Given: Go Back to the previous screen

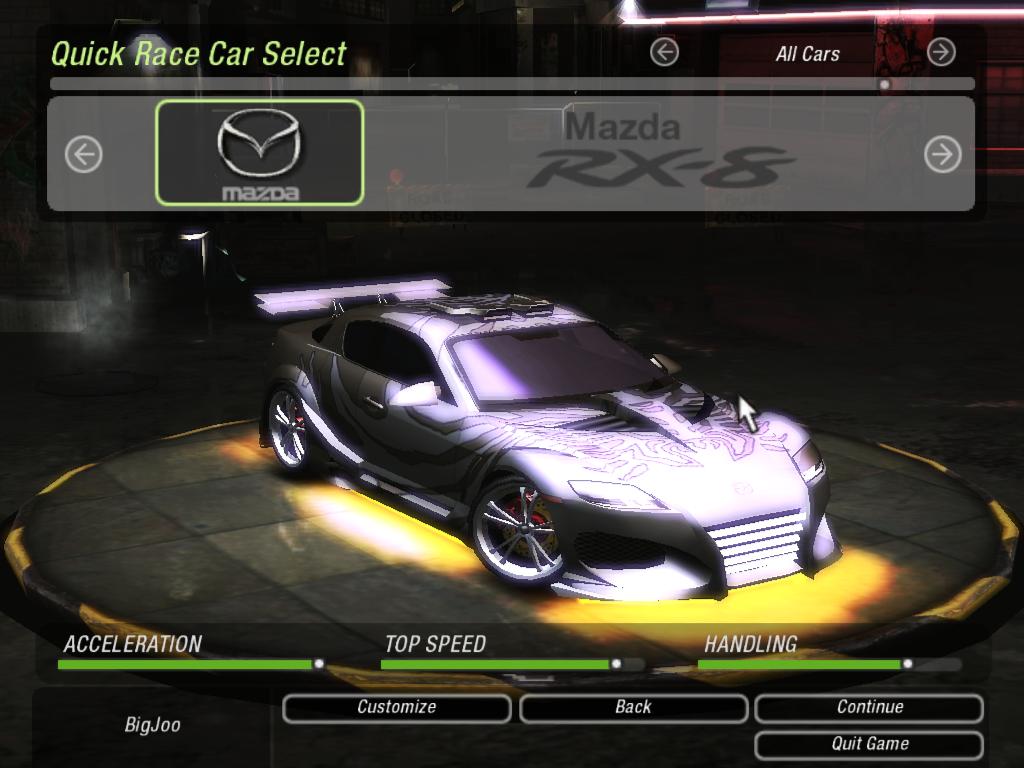Looking at the screenshot, I should pyautogui.click(x=633, y=708).
